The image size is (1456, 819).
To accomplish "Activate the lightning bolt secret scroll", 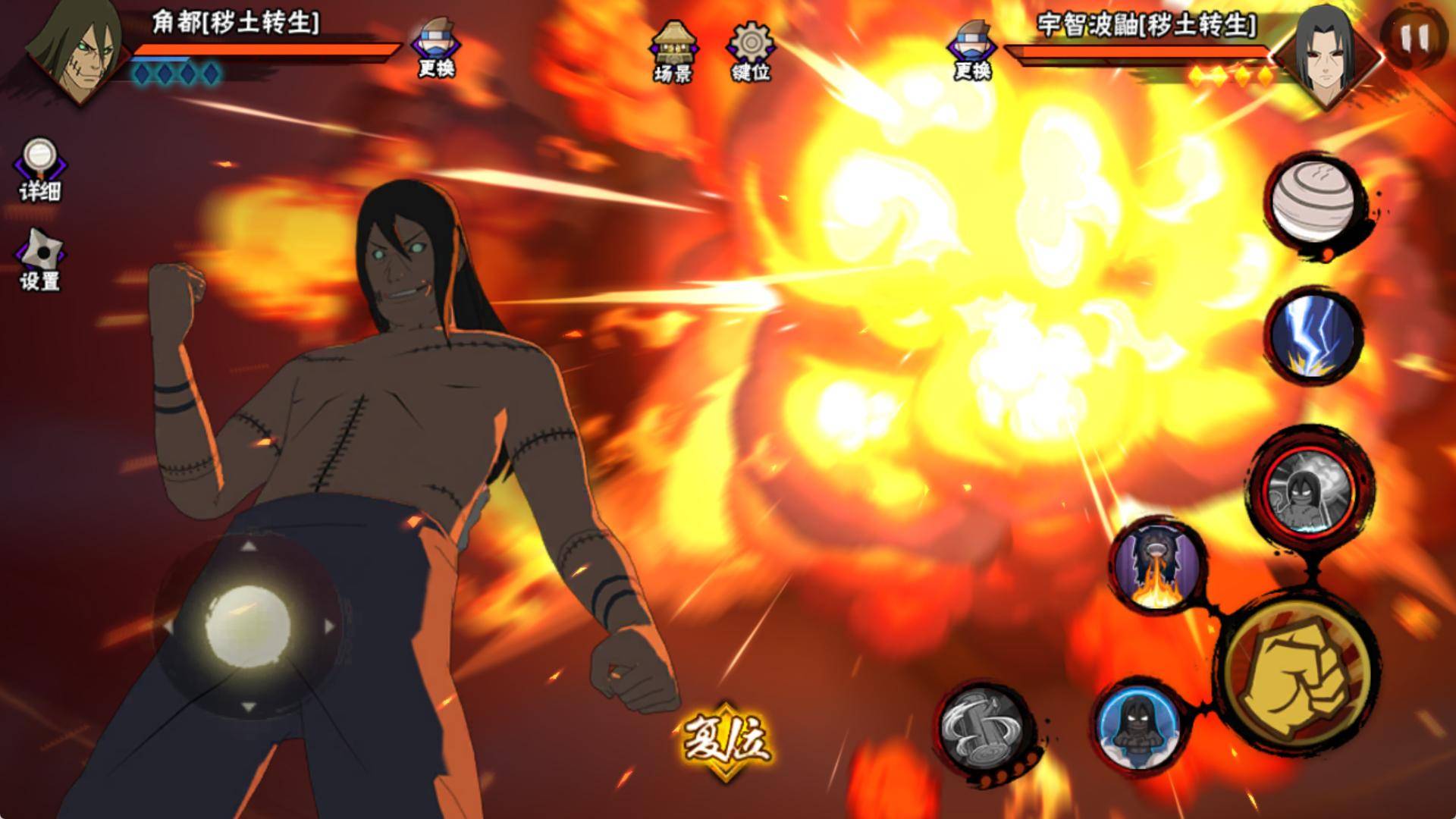I will tap(1315, 334).
